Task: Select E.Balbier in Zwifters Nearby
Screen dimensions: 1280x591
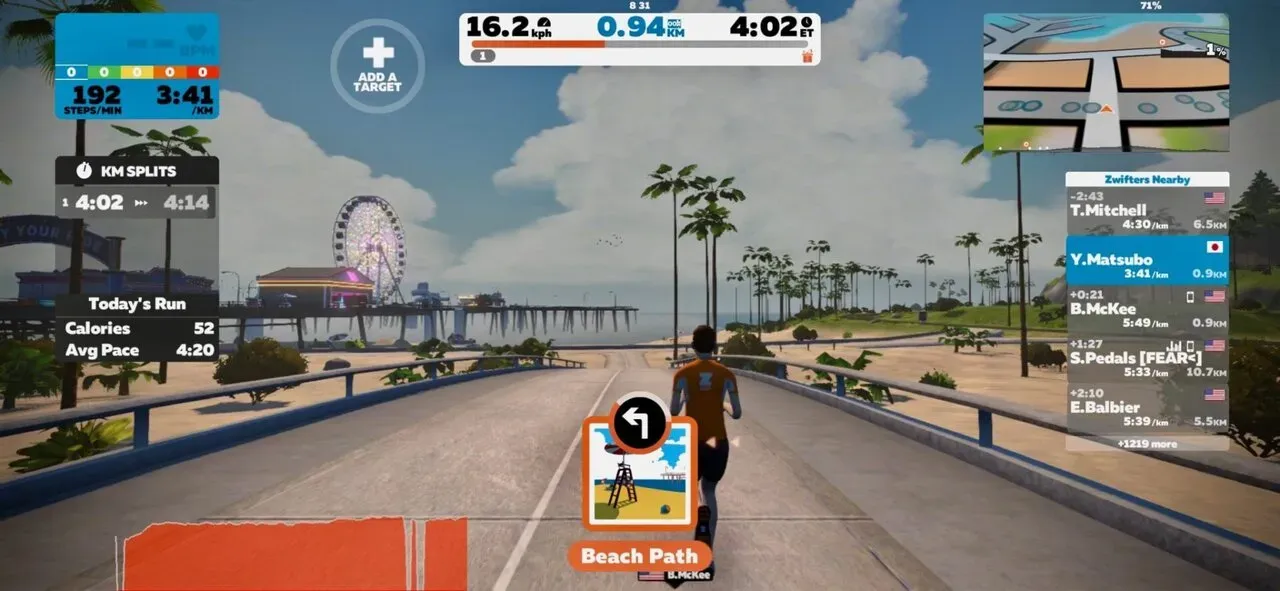Action: (x=1146, y=407)
